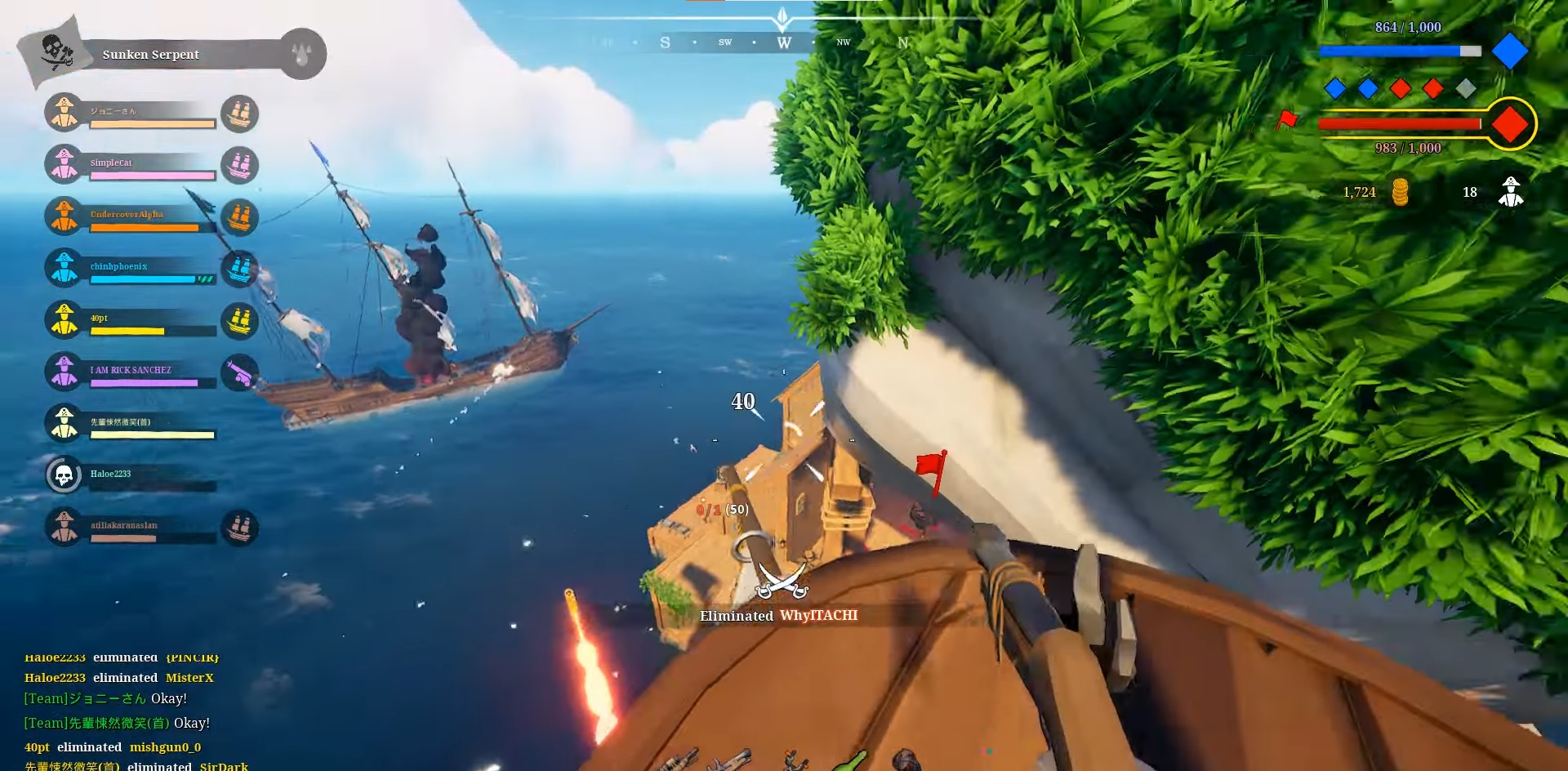The width and height of the screenshot is (1568, 771).
Task: Click SimpleCat's pink ship icon
Action: pos(239,165)
